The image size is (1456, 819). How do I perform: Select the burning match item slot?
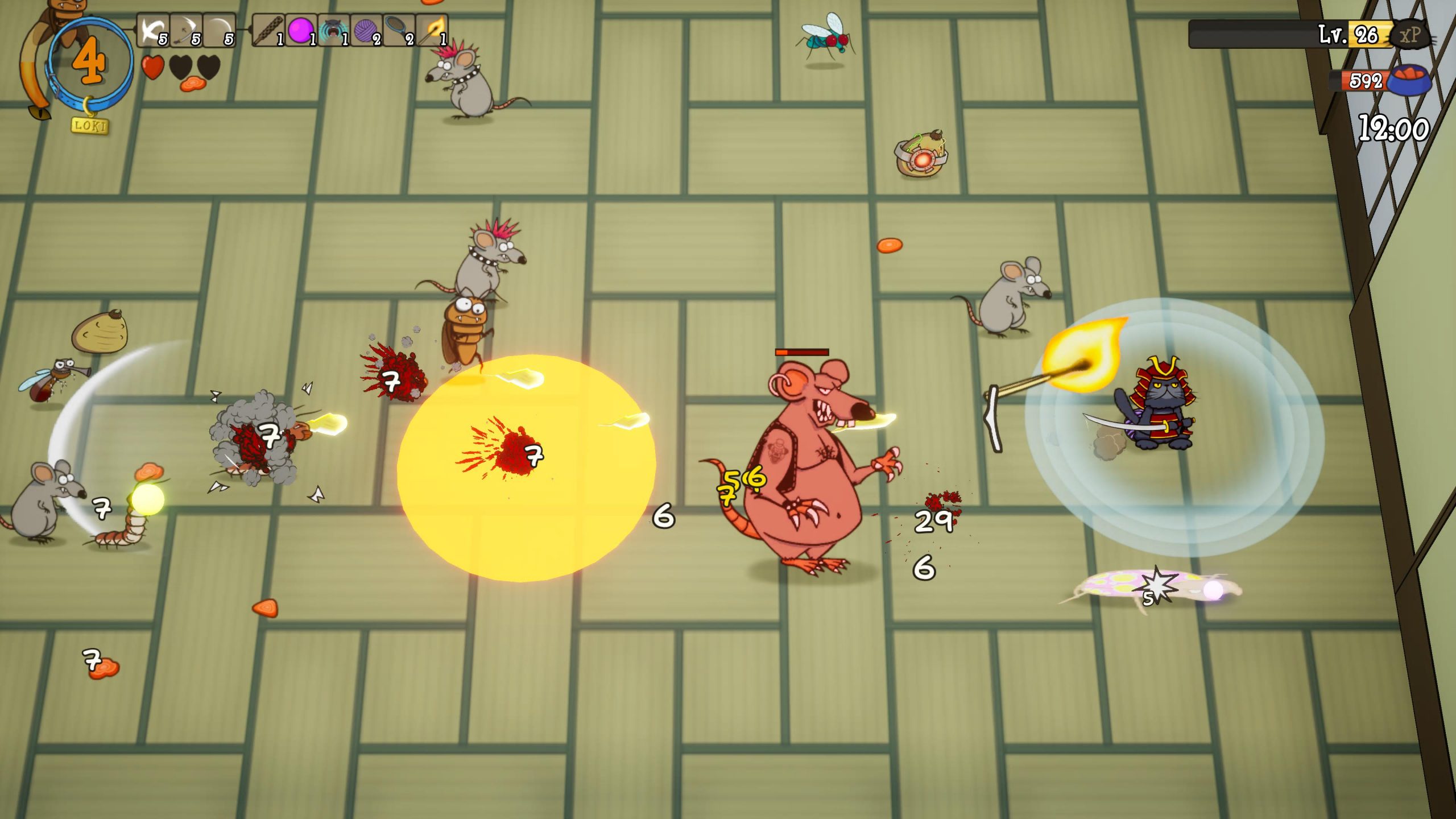[432, 30]
